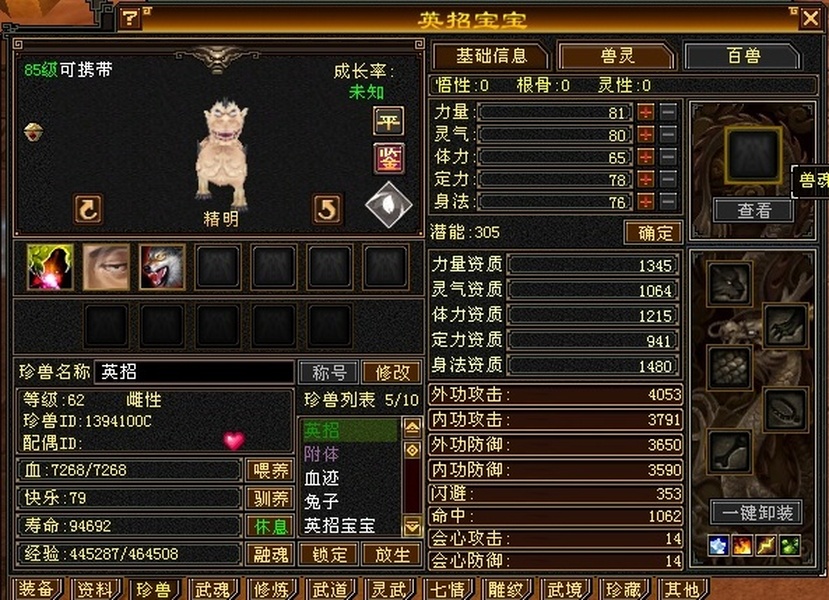
Task: Select 兔子 in the pet list
Action: pos(322,501)
